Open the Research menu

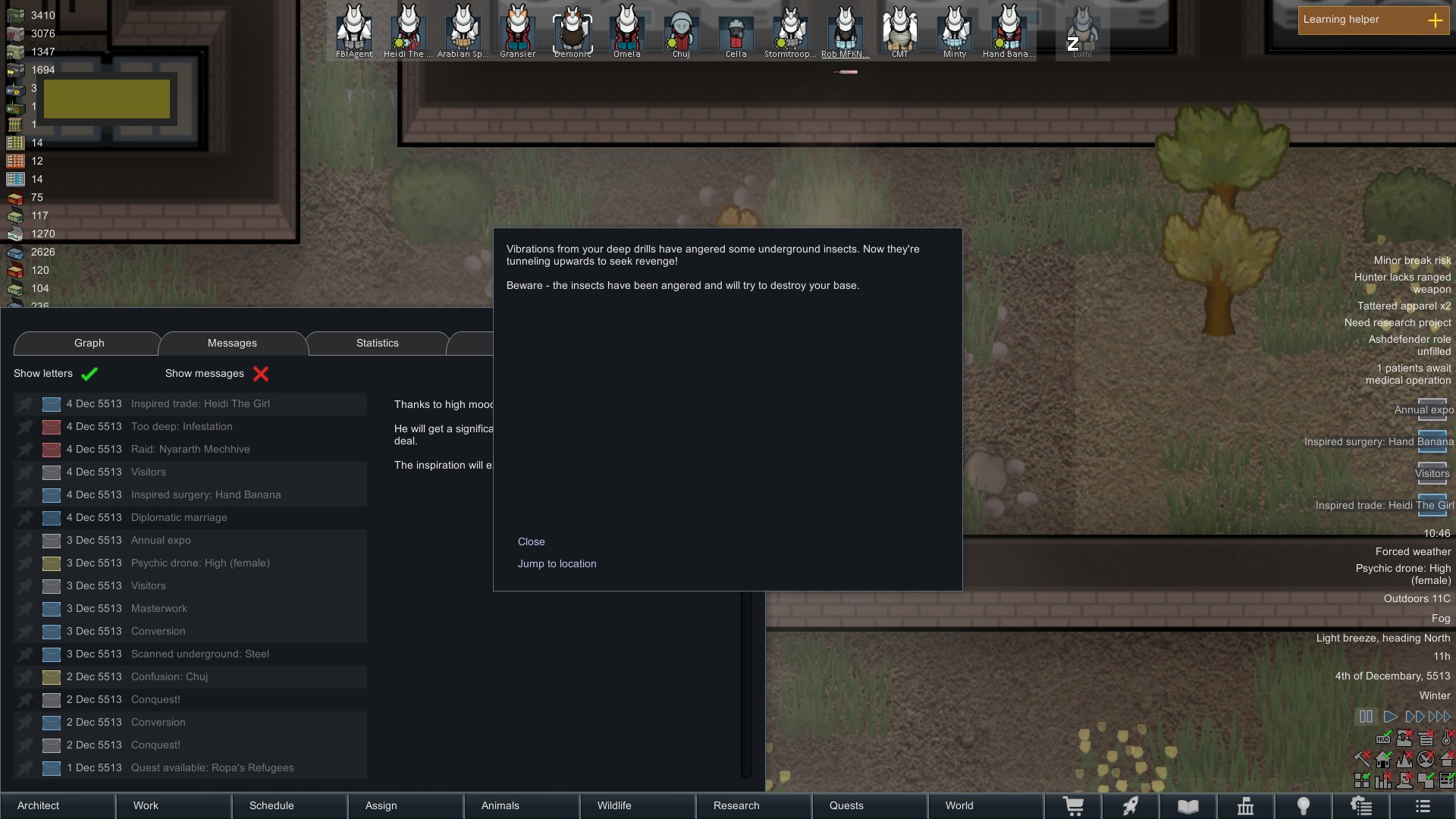point(736,805)
